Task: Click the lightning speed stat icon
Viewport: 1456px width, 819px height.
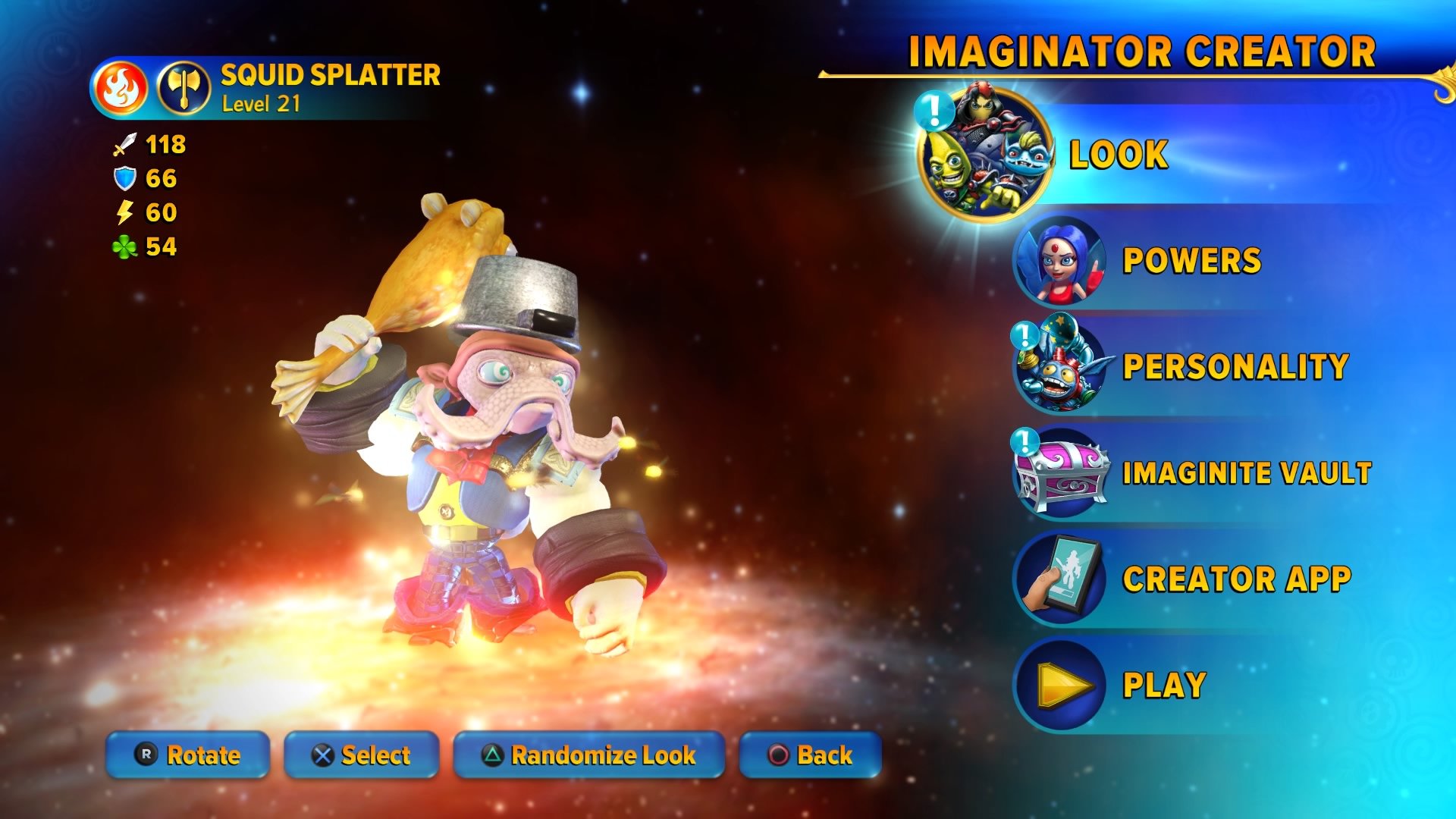Action: coord(124,214)
